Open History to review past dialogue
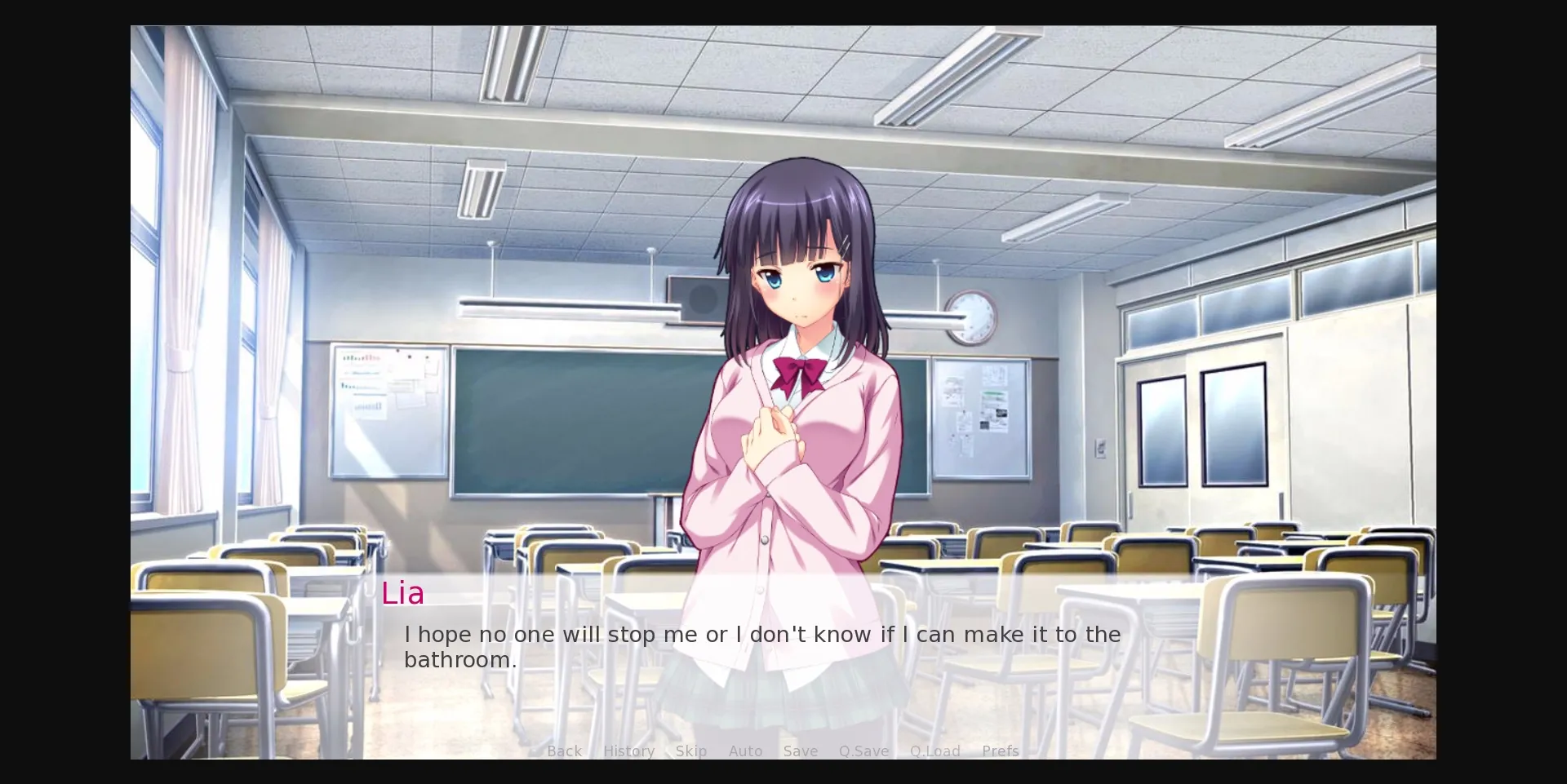The image size is (1567, 784). click(x=628, y=751)
